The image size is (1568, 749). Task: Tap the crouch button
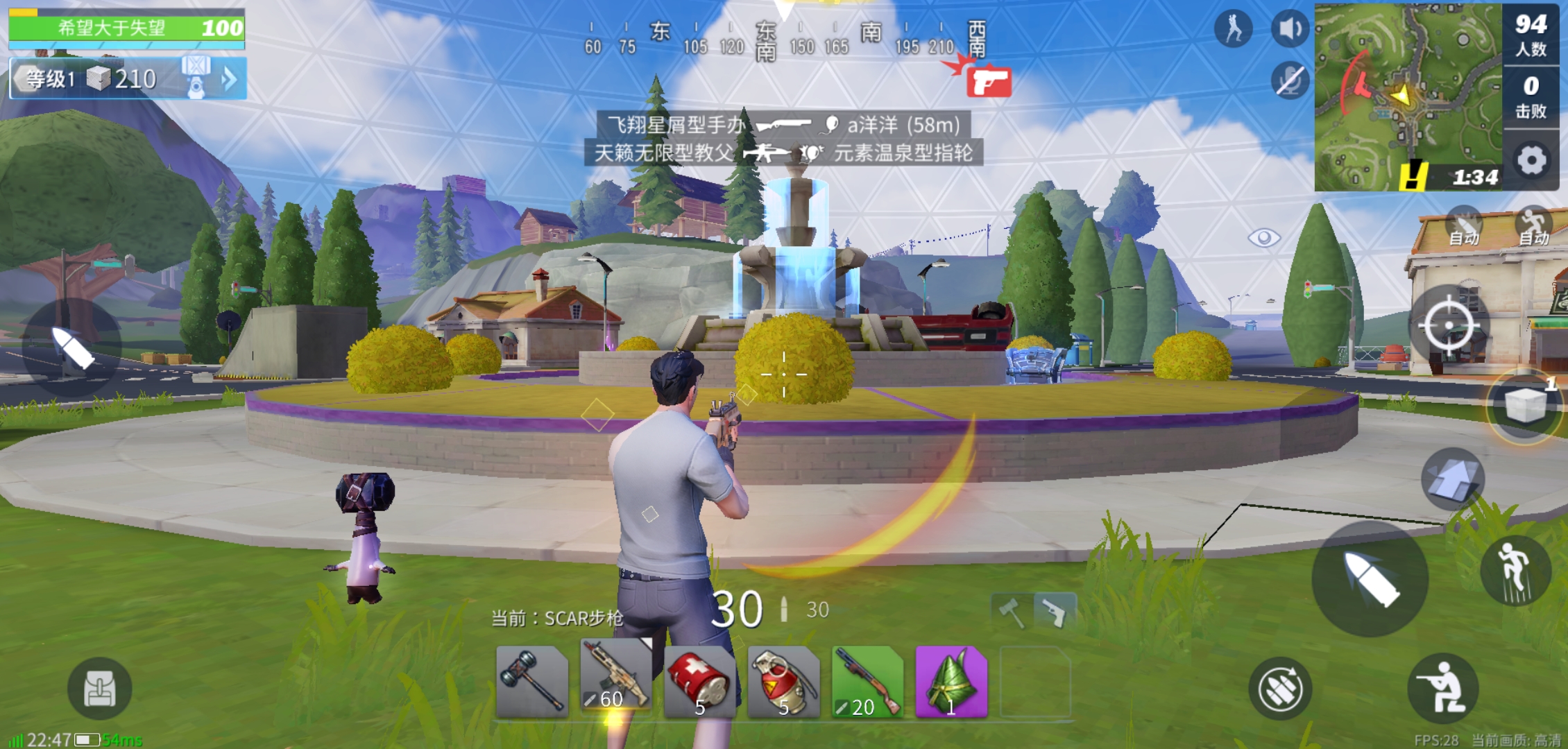click(x=1442, y=688)
